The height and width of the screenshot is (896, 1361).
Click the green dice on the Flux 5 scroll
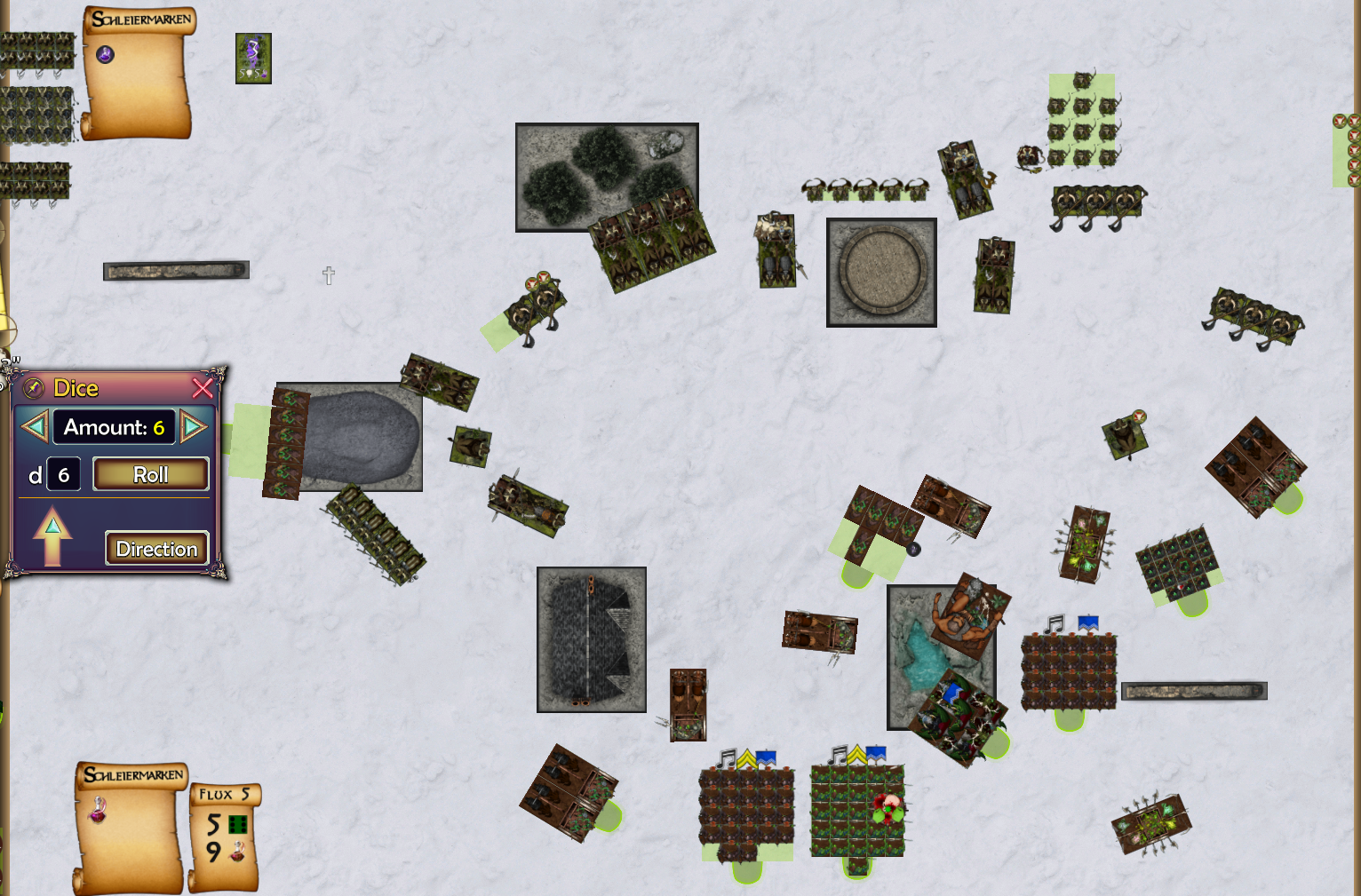click(x=237, y=825)
